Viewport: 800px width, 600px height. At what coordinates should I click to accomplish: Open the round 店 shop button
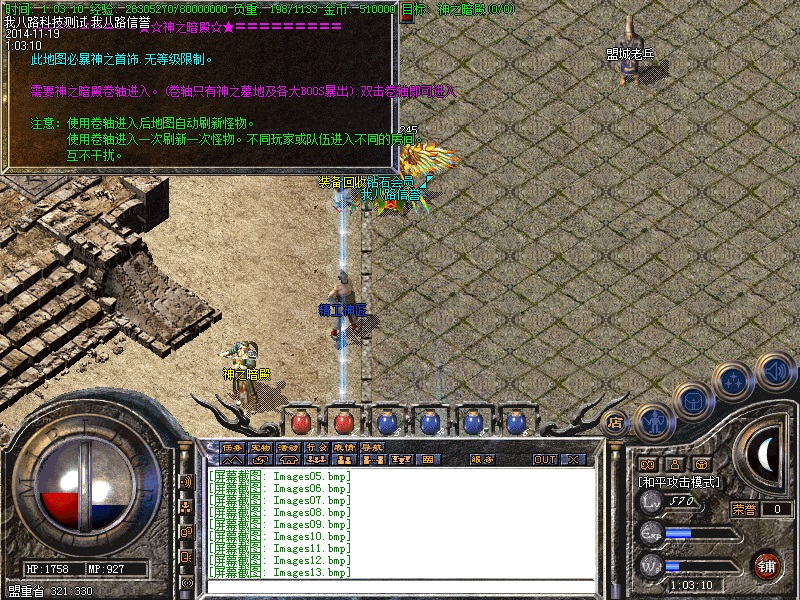(x=615, y=422)
